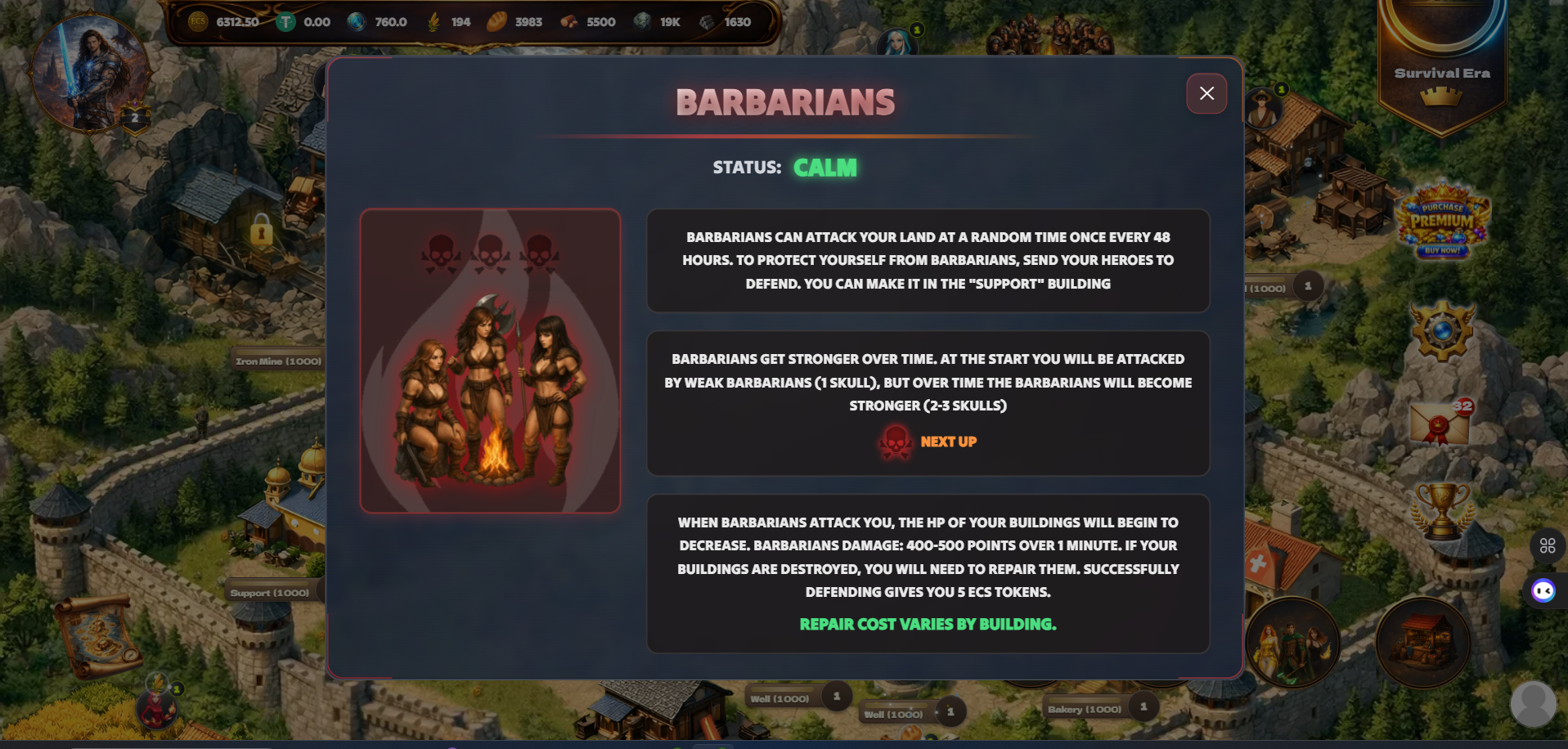Click the grey user avatar button

coord(1532,703)
